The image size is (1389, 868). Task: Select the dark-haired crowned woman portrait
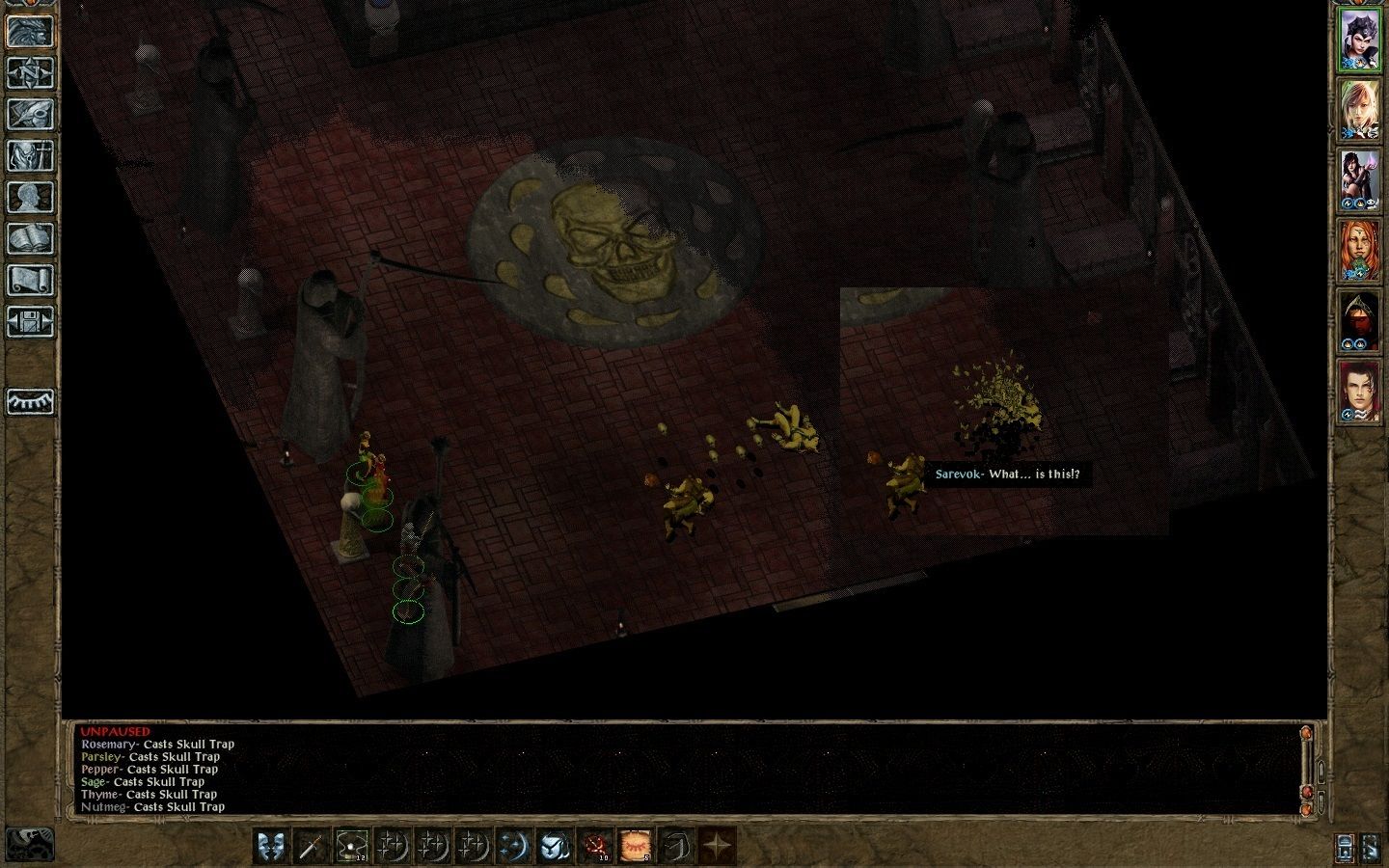(1360, 40)
